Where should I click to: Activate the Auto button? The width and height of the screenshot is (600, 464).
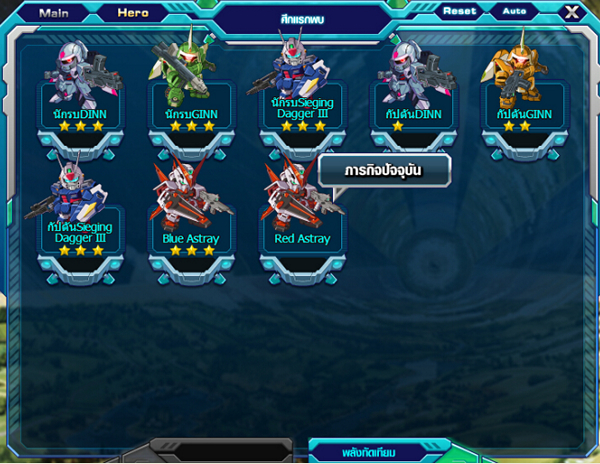[x=514, y=11]
